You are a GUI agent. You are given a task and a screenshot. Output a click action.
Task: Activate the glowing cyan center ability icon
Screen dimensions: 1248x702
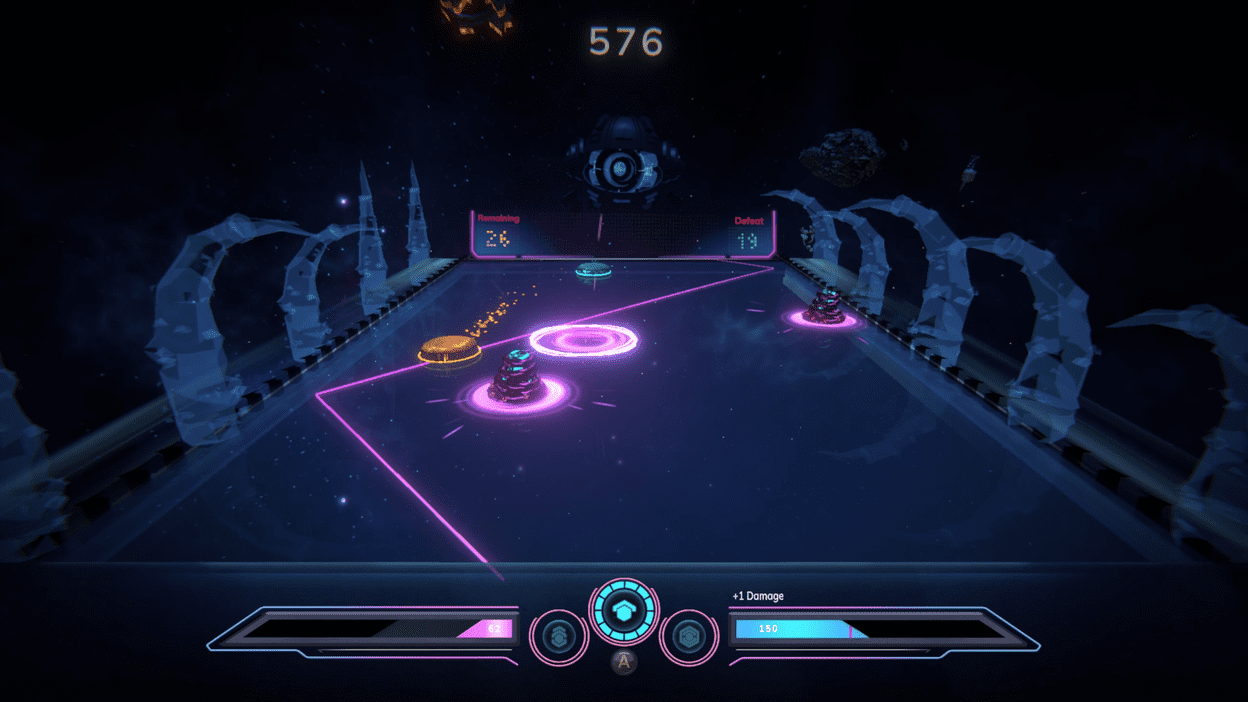tap(624, 612)
